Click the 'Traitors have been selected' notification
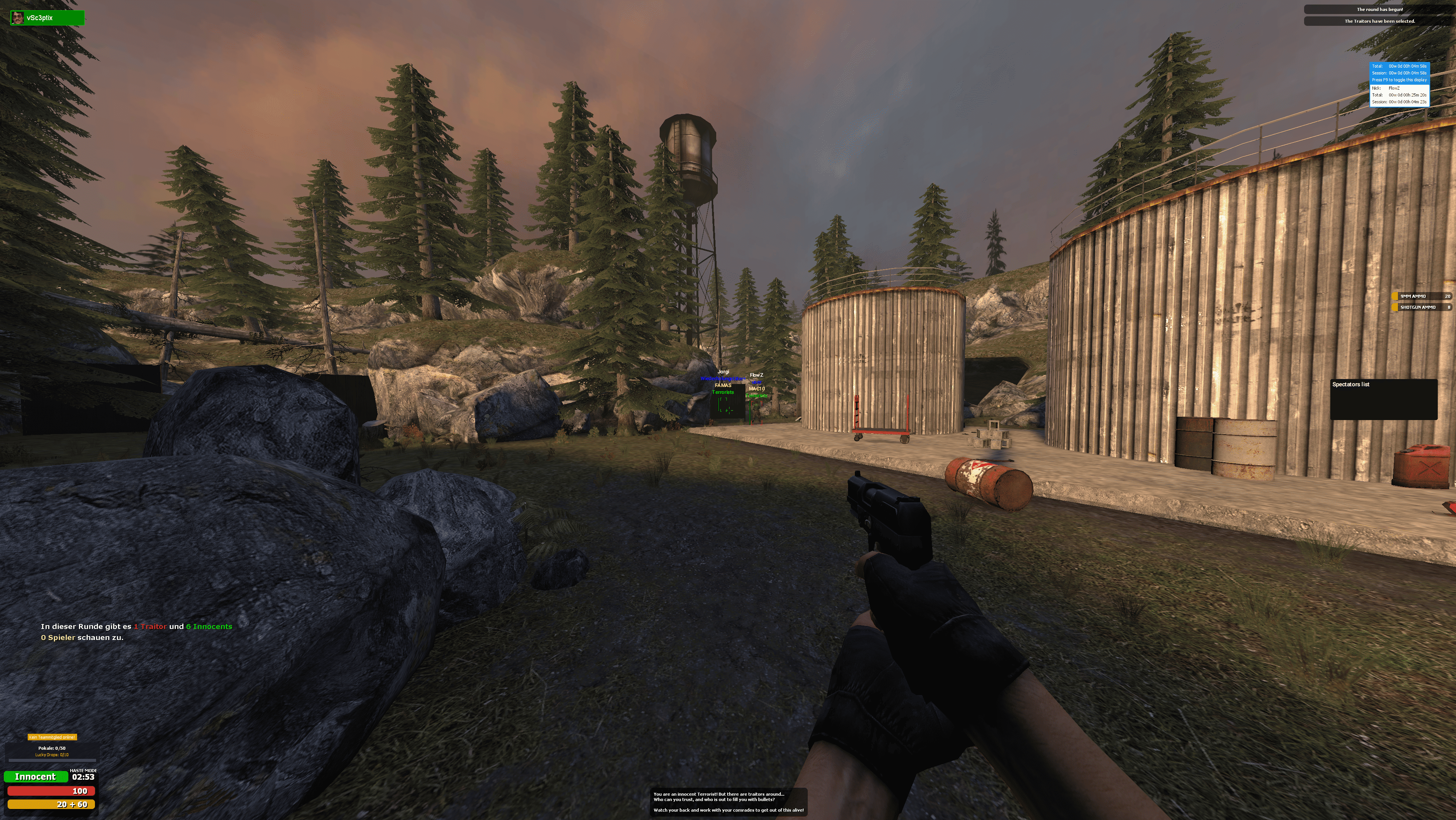The height and width of the screenshot is (820, 1456). (x=1379, y=22)
